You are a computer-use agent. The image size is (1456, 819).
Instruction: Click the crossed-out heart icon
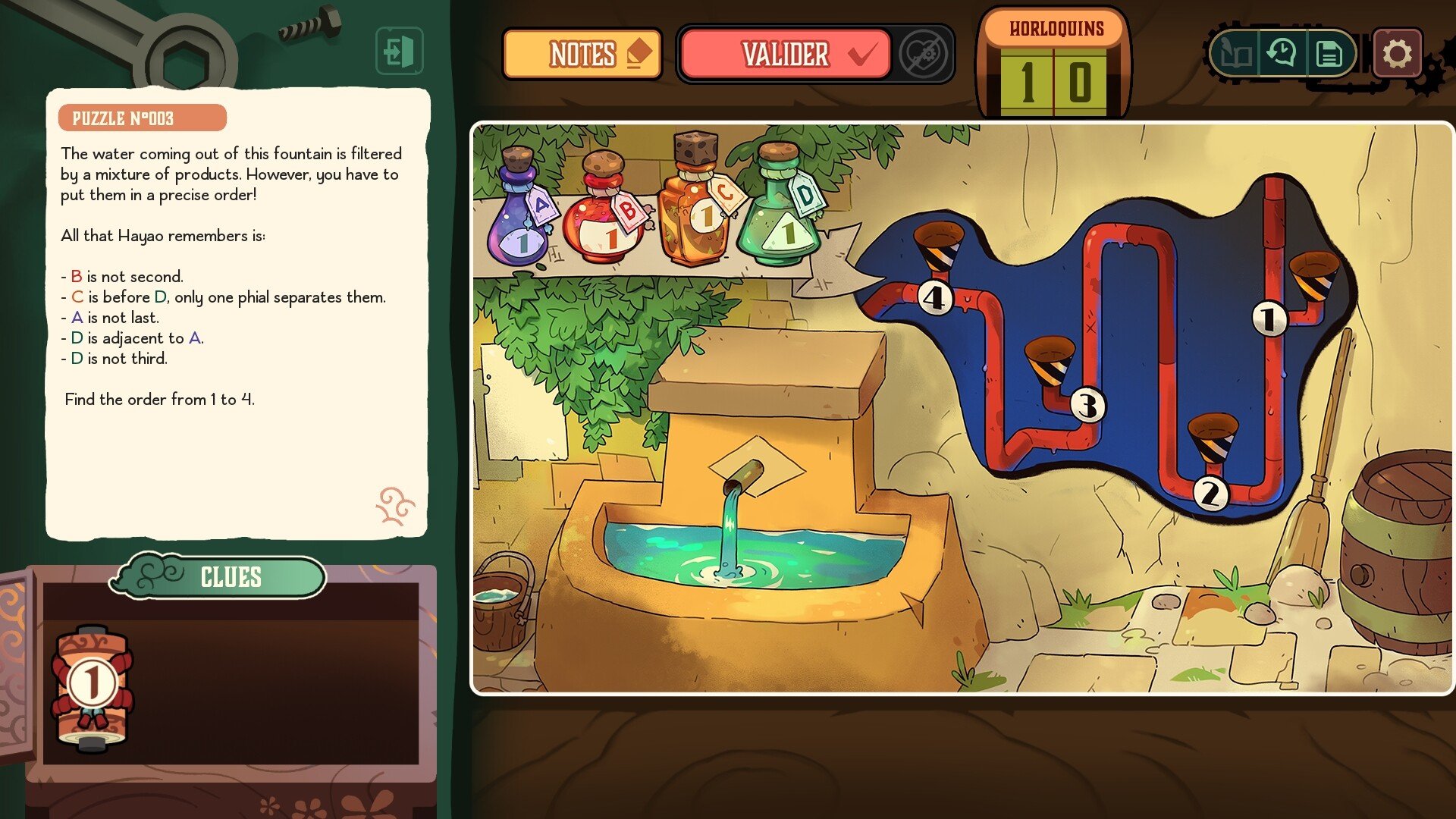[923, 54]
